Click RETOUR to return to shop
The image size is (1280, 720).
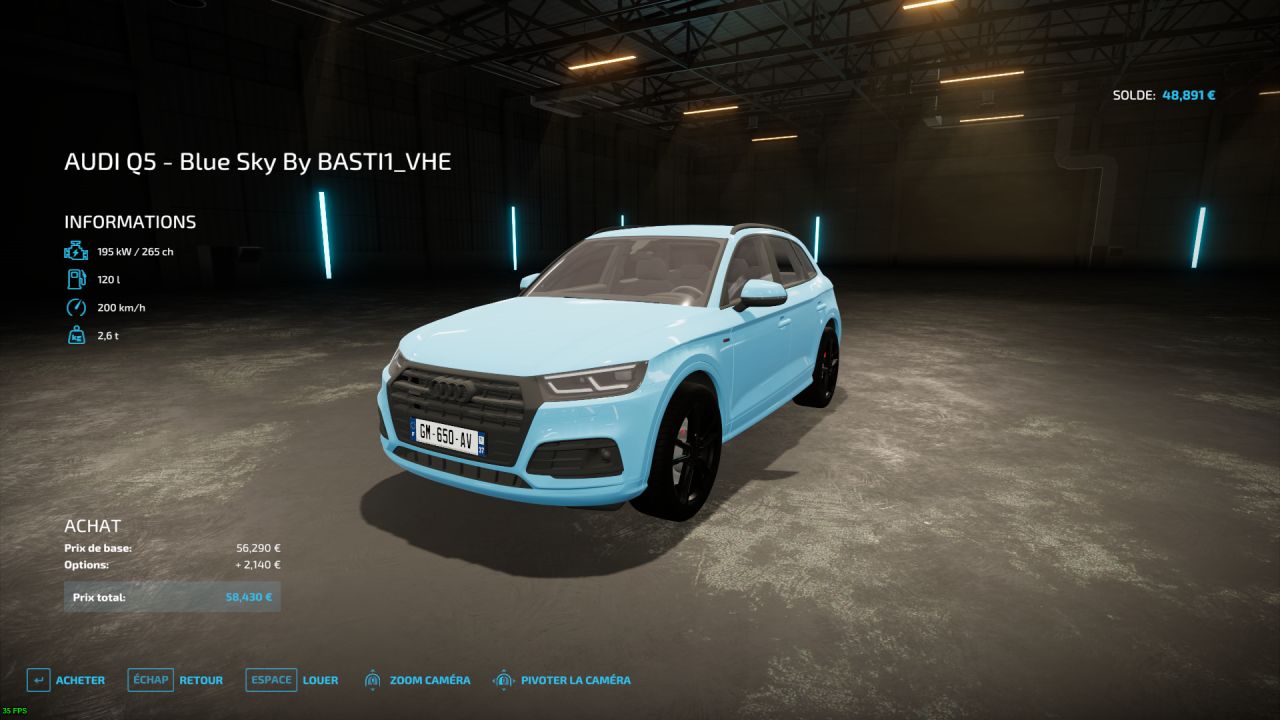pos(200,679)
